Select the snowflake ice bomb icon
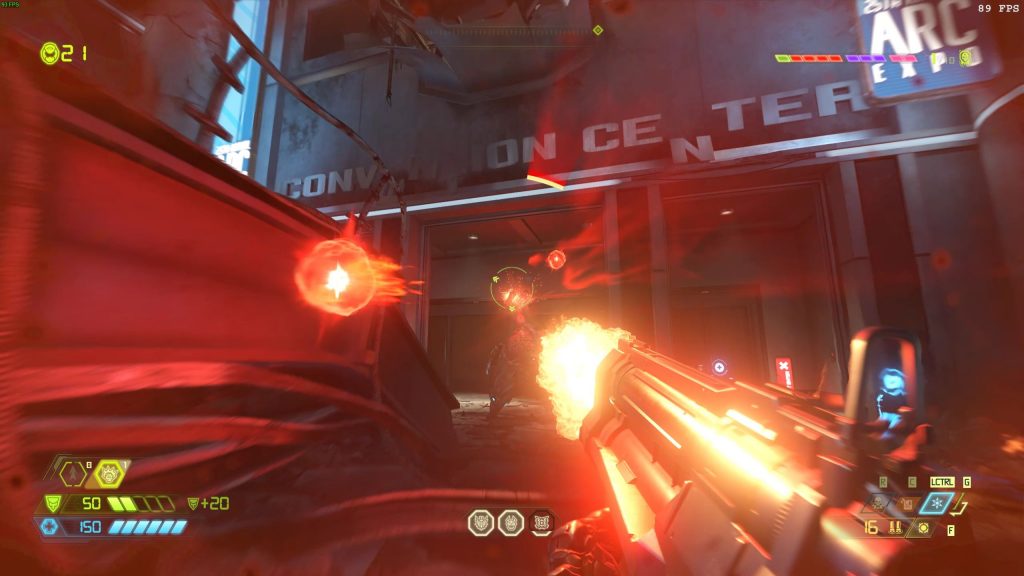The width and height of the screenshot is (1024, 576). [x=937, y=502]
